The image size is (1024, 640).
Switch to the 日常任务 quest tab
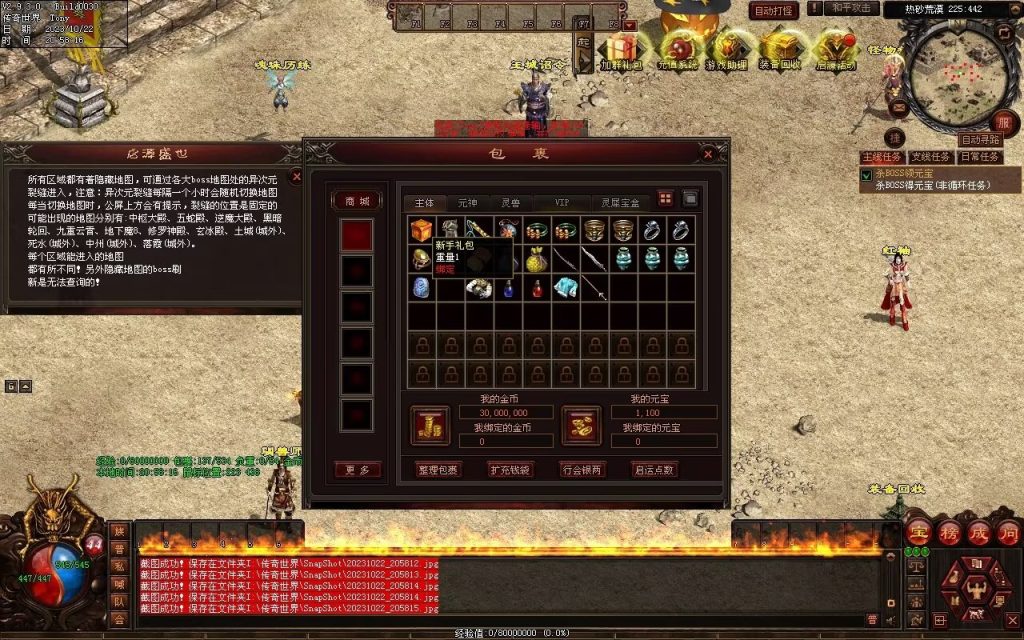point(979,157)
